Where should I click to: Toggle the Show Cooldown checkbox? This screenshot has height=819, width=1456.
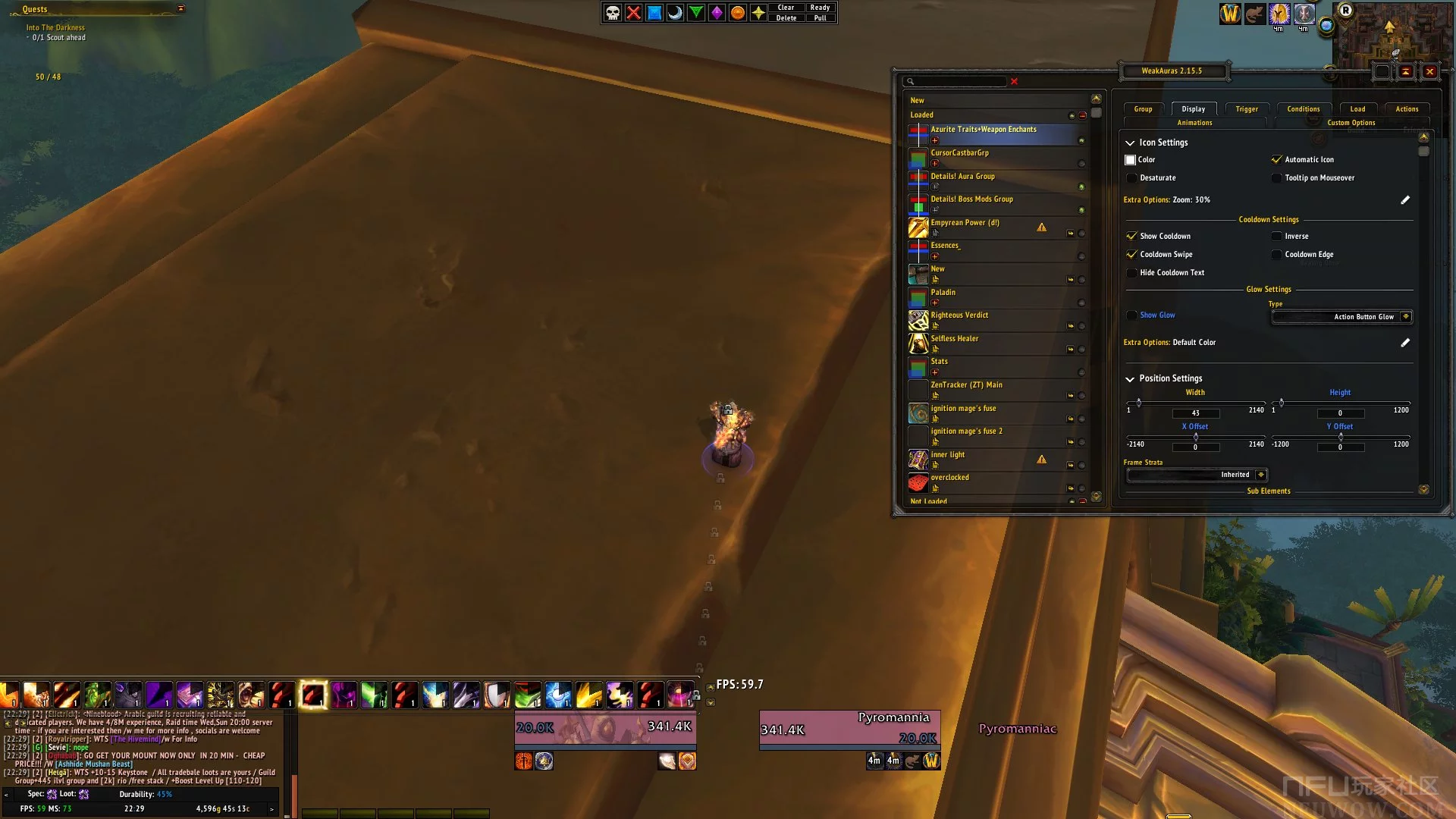point(1131,237)
